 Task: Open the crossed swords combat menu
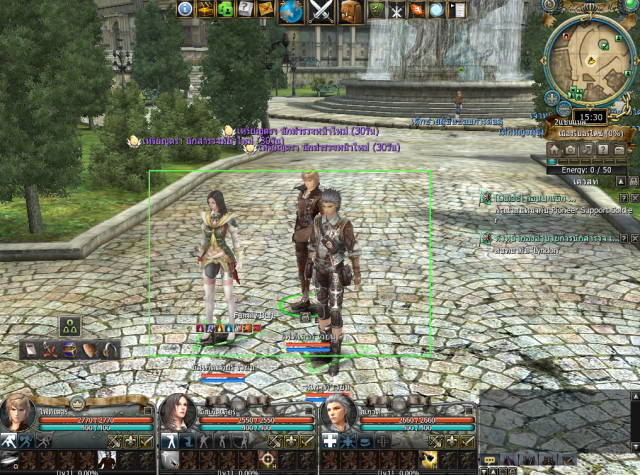[320, 11]
